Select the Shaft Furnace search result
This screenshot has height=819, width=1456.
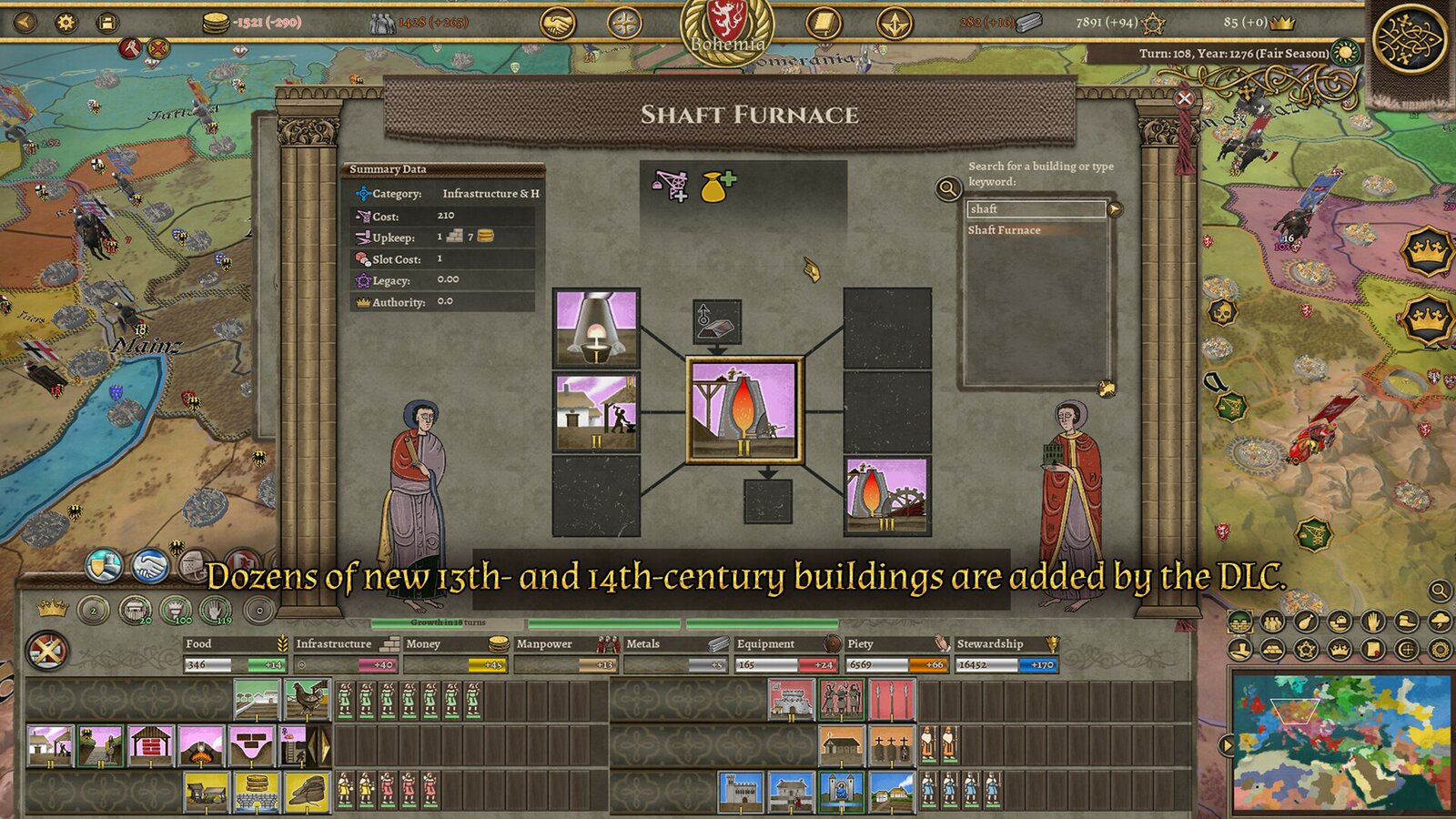pos(1005,230)
